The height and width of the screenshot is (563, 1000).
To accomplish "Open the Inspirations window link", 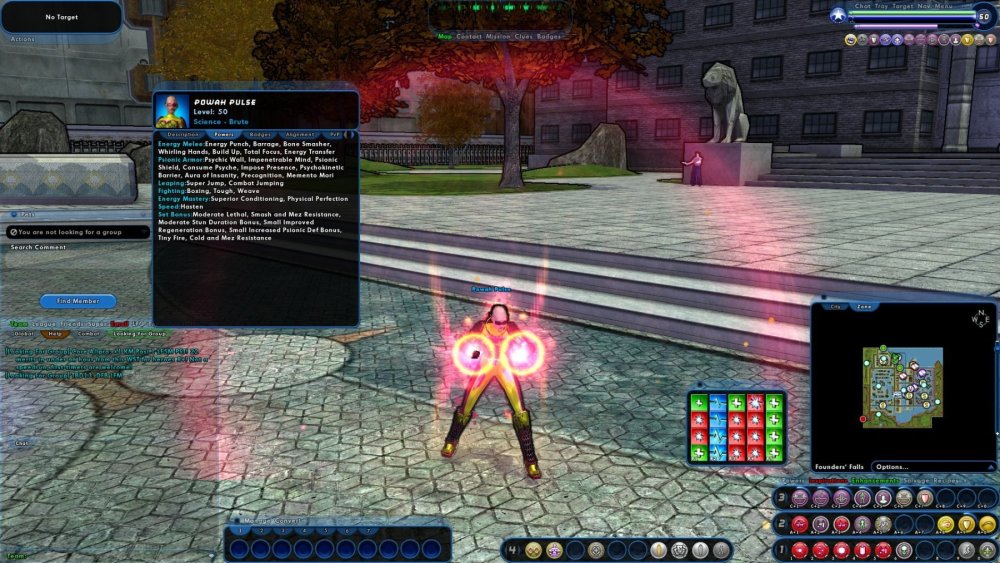I will point(827,481).
